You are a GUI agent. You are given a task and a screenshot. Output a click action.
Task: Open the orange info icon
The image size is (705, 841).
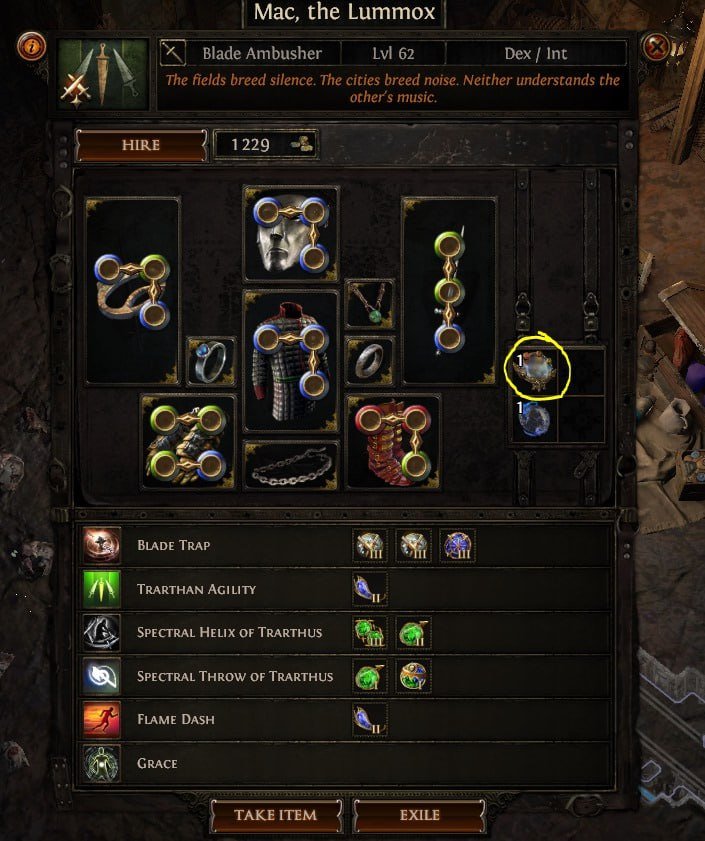[31, 46]
